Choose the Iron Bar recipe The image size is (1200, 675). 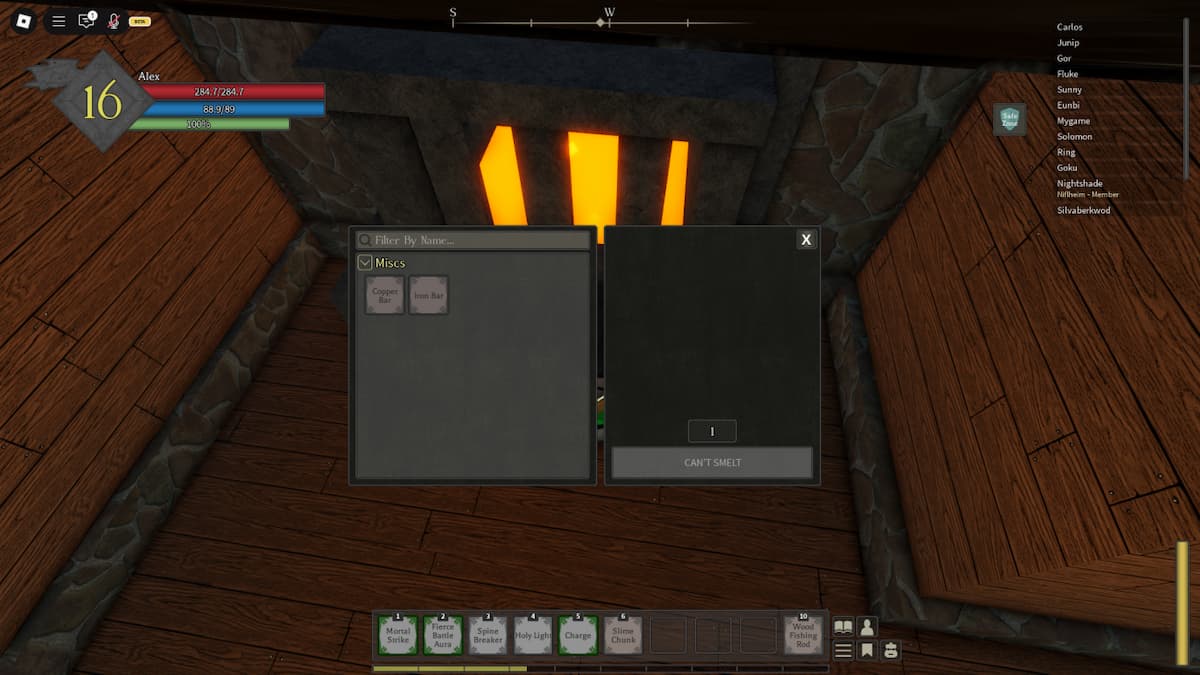click(429, 296)
